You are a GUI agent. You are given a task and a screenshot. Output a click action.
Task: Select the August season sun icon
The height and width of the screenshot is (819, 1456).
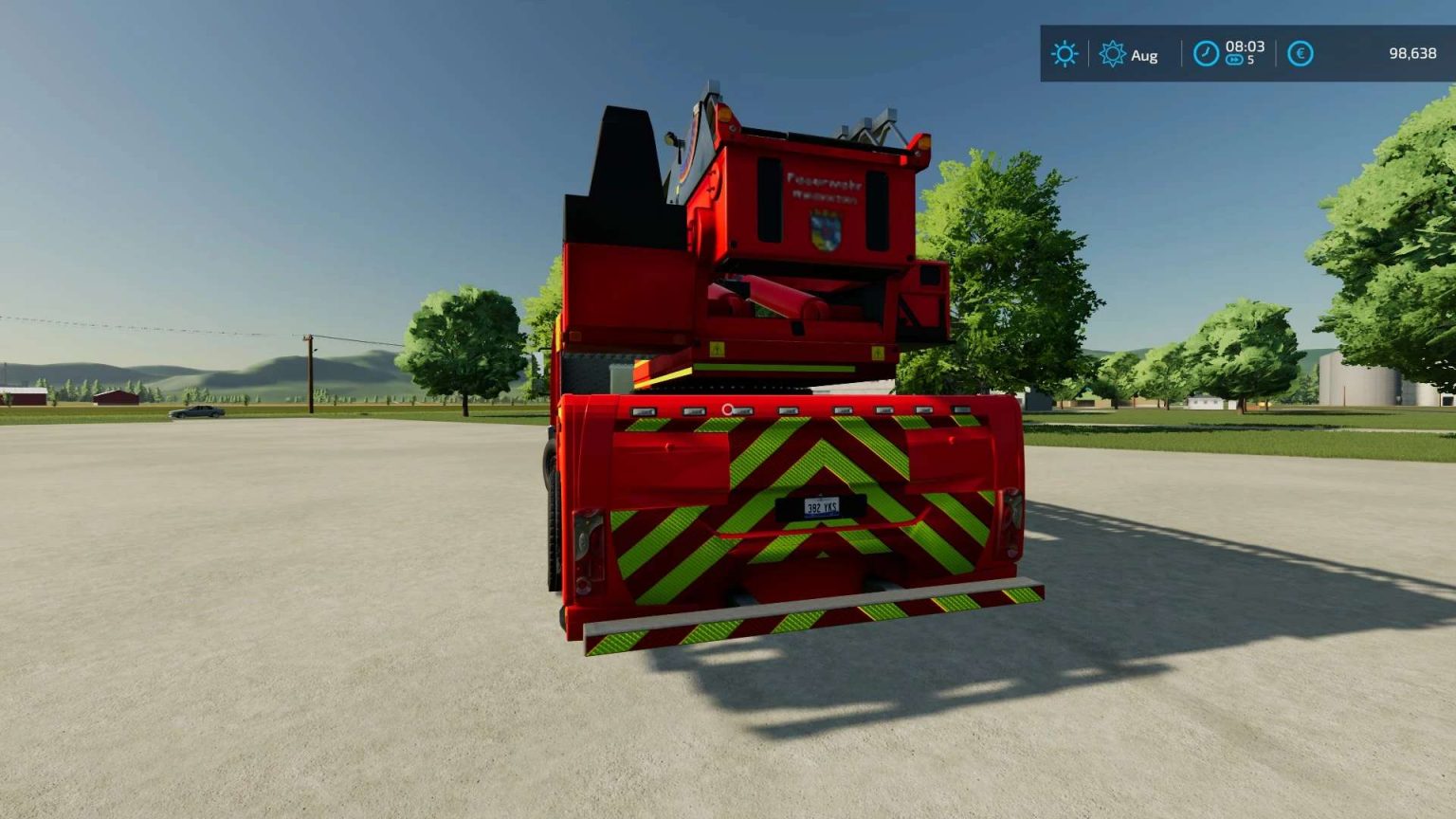point(1112,54)
